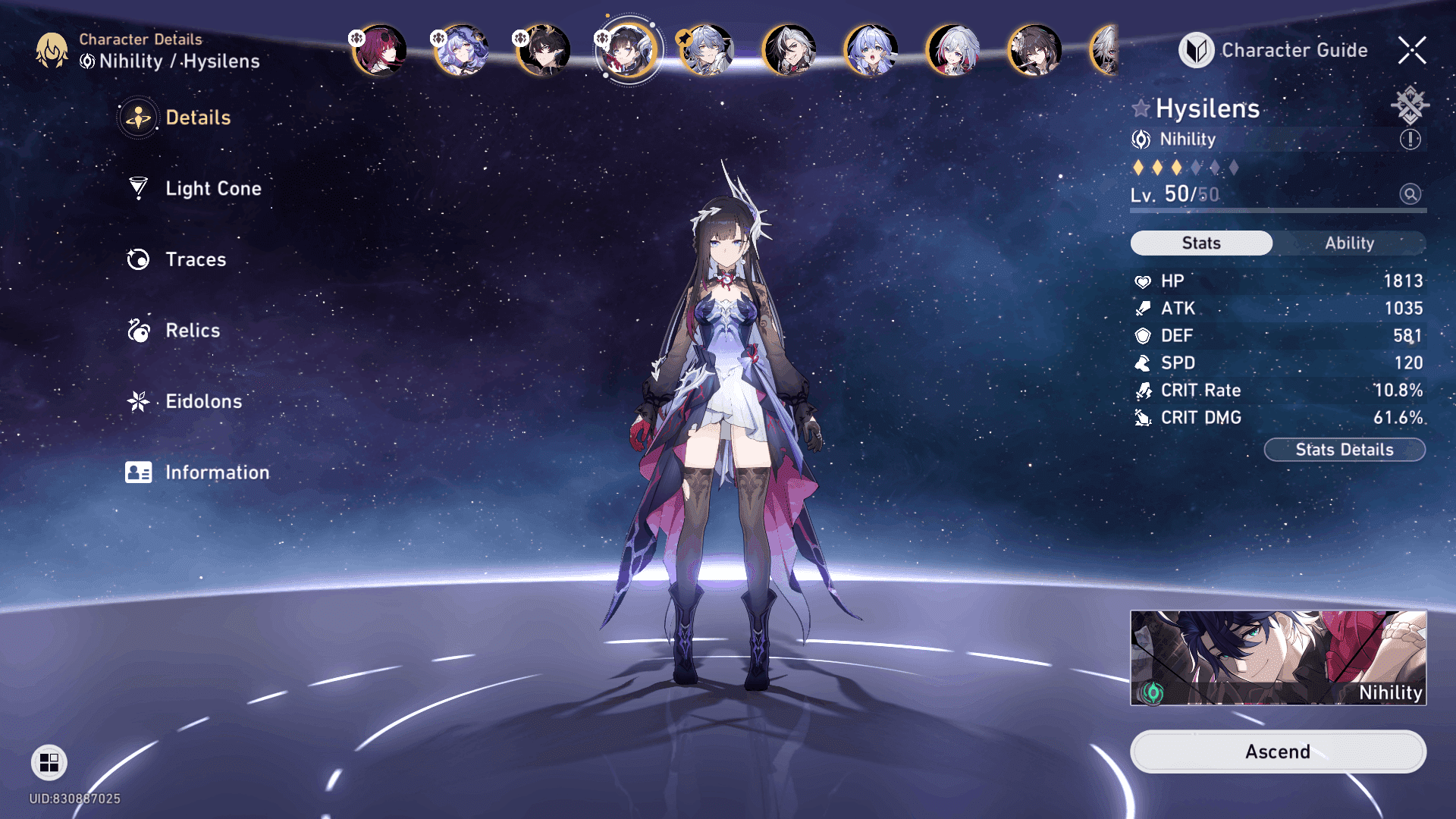Go to the Traces menu
The width and height of the screenshot is (1456, 819).
point(195,259)
